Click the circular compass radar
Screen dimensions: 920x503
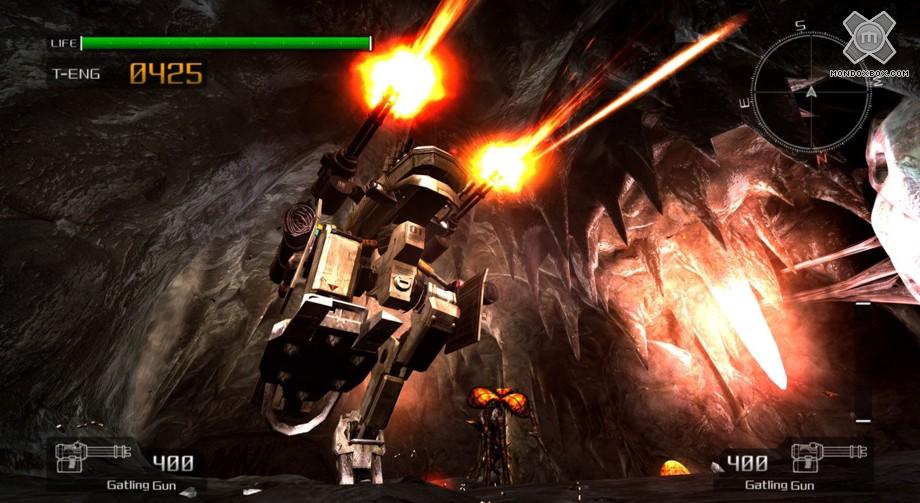click(x=812, y=92)
